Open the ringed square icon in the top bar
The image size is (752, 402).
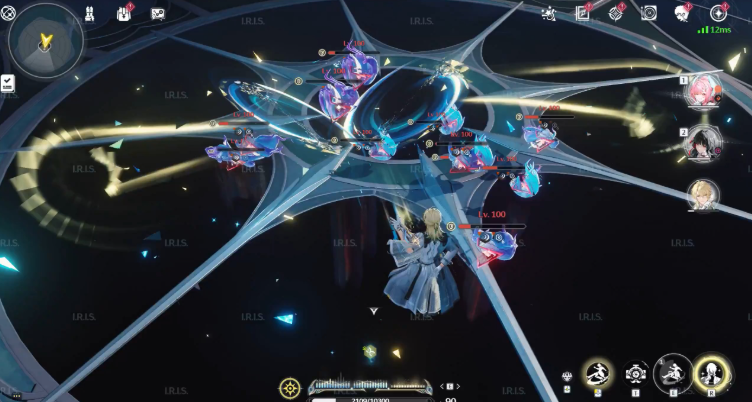point(648,13)
